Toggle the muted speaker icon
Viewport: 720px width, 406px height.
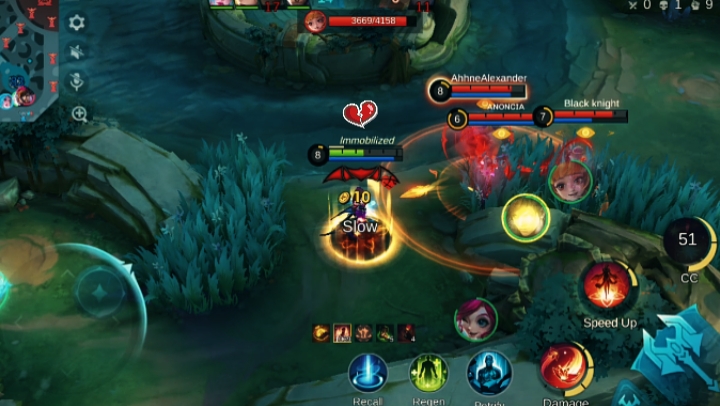tap(76, 52)
